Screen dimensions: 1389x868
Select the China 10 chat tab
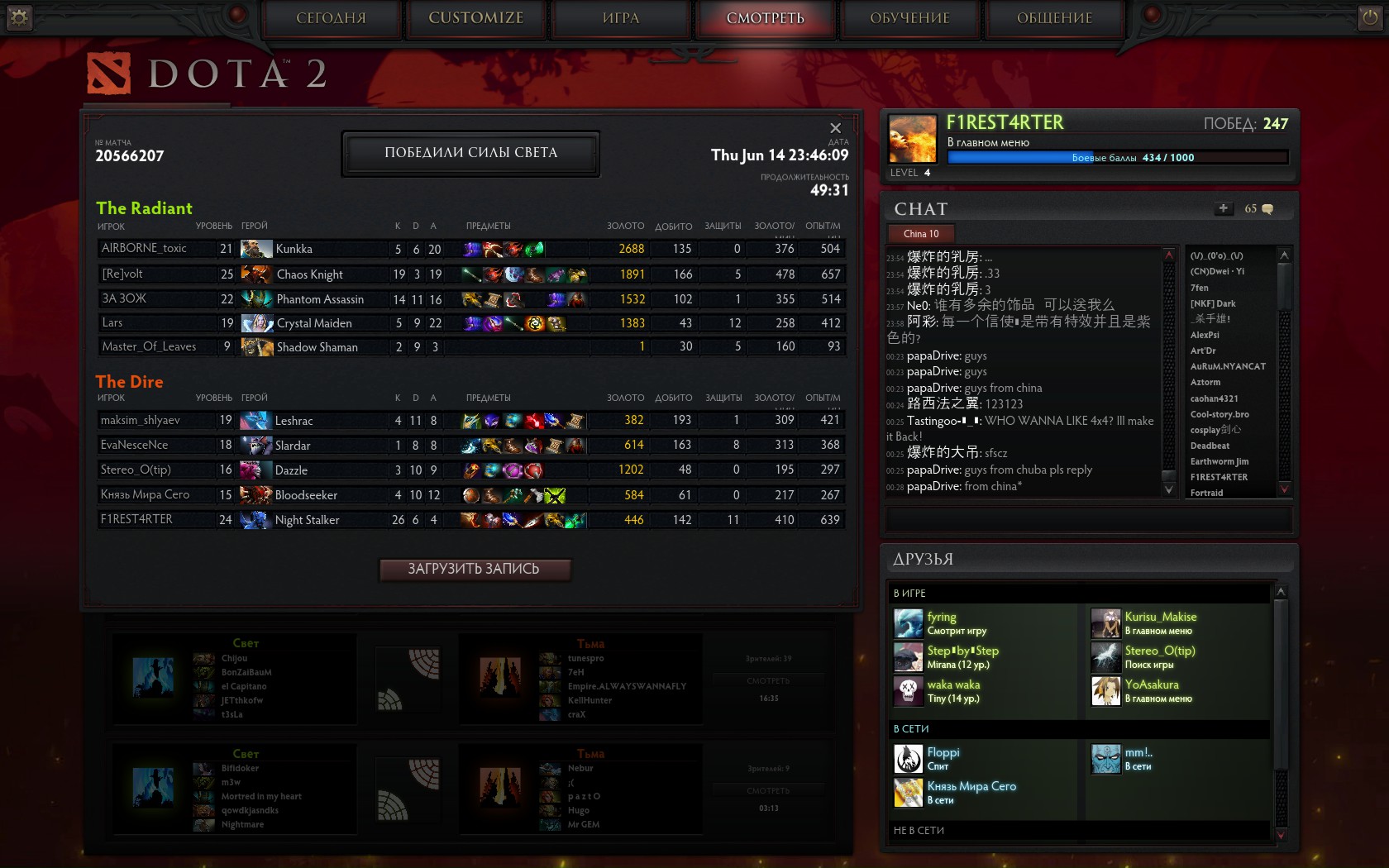tap(921, 234)
